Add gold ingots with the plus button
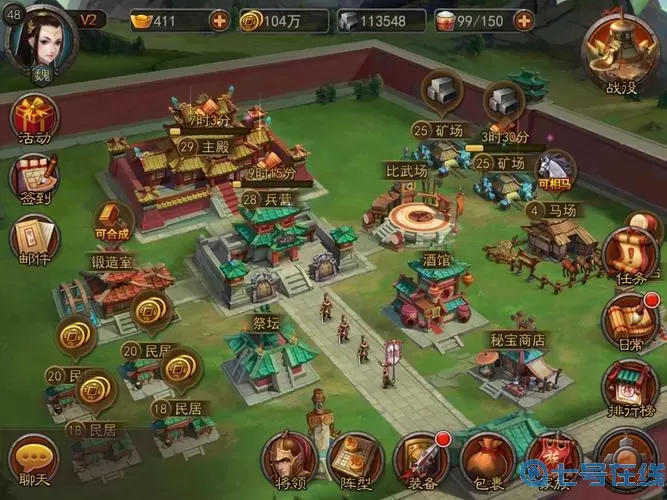The width and height of the screenshot is (667, 500). tap(219, 20)
